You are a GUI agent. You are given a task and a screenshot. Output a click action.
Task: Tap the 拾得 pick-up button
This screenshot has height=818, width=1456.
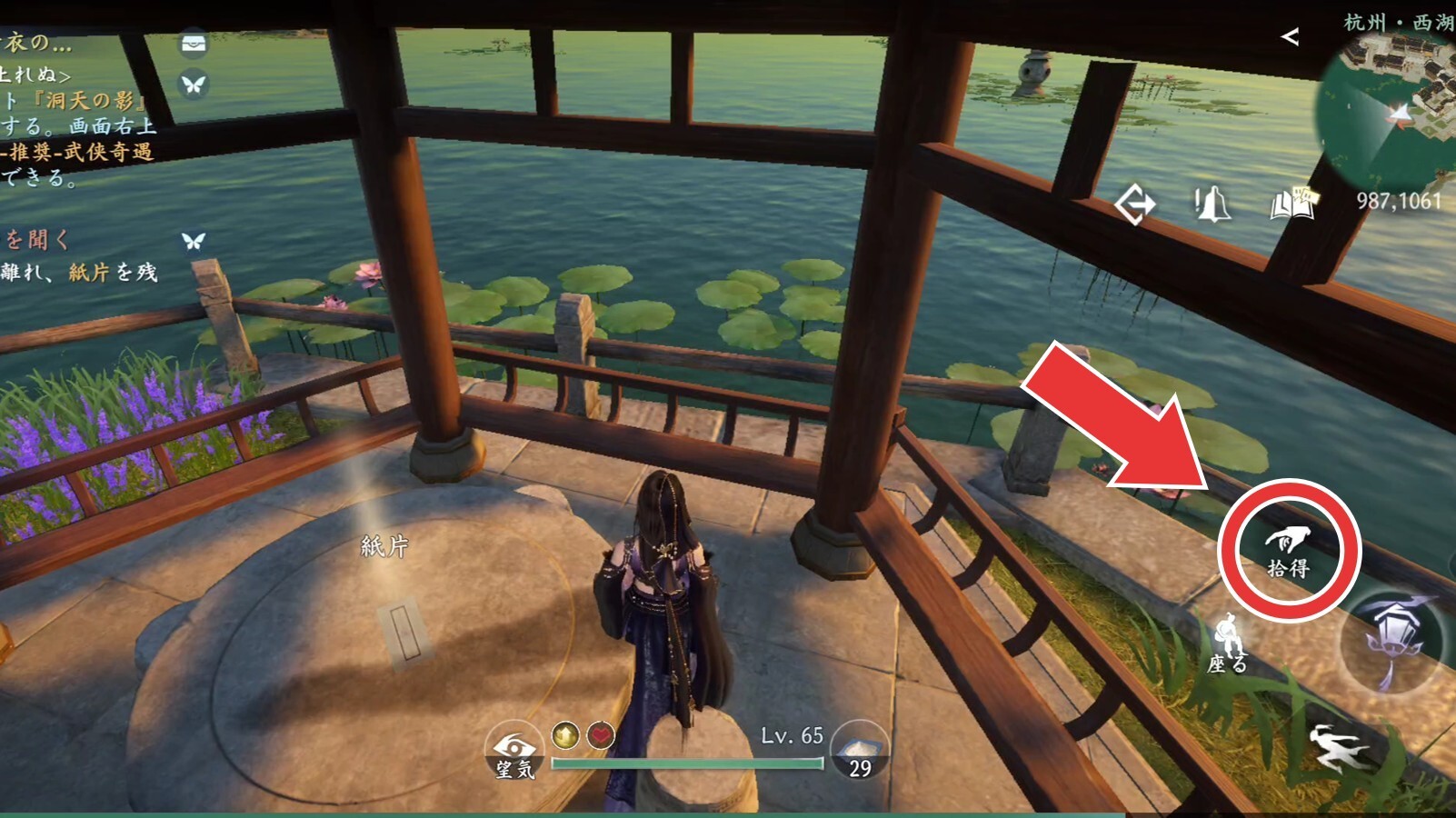click(1288, 551)
